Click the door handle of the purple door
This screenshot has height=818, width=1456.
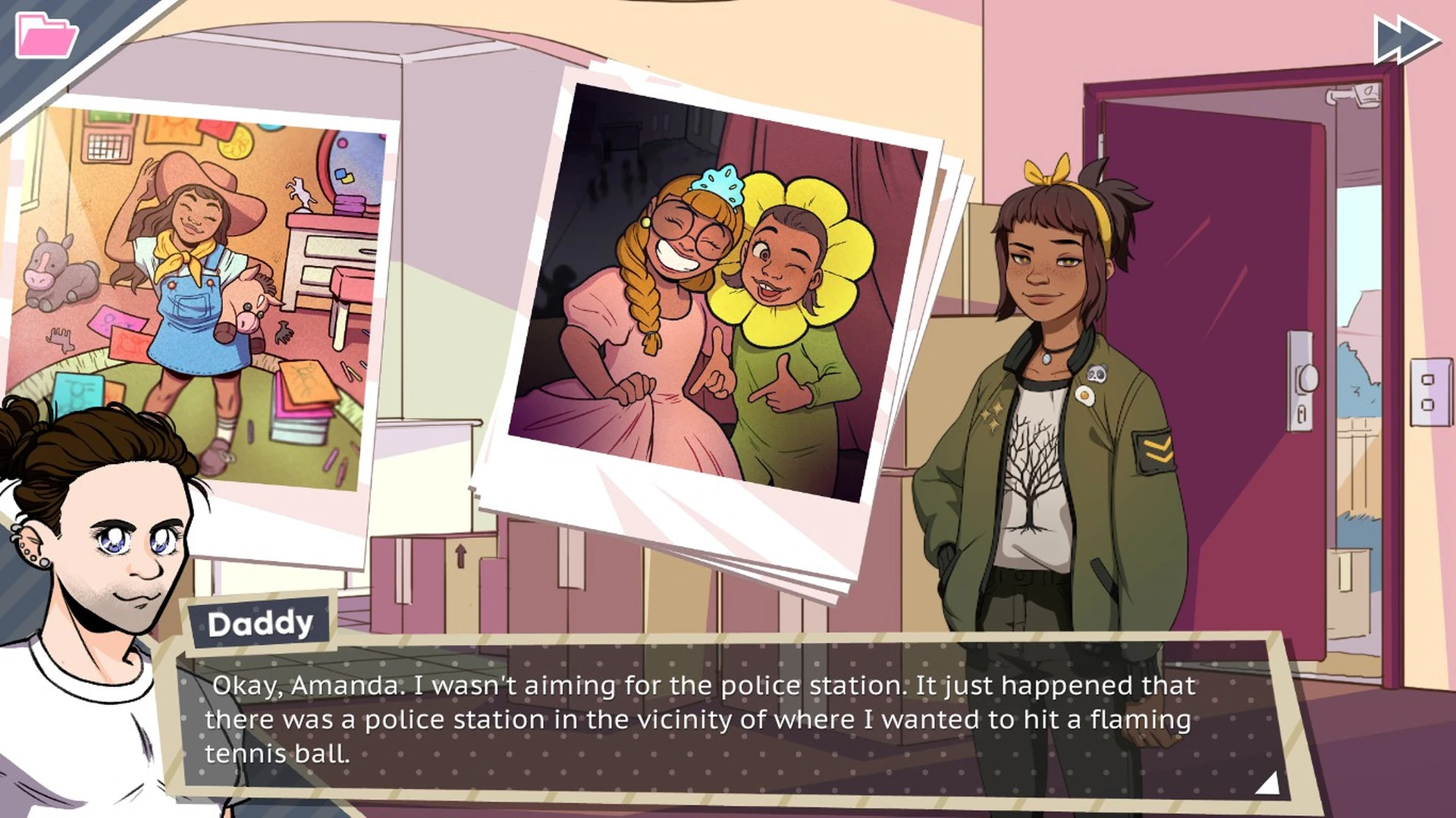point(1309,378)
